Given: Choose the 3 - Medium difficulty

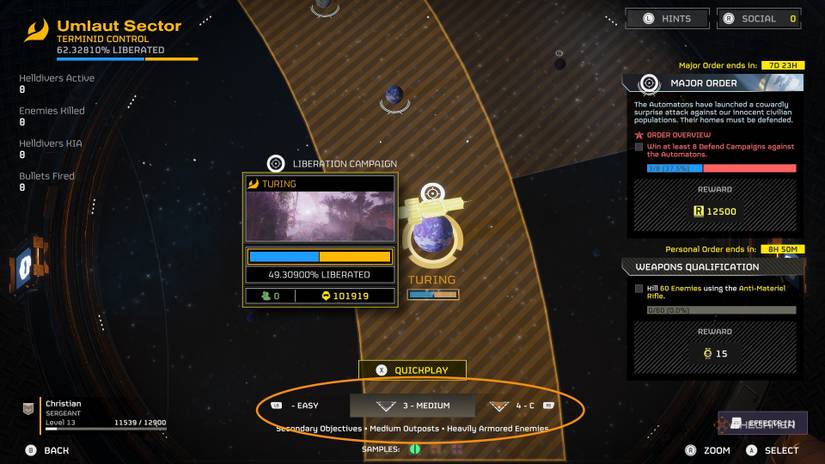Looking at the screenshot, I should pyautogui.click(x=412, y=406).
